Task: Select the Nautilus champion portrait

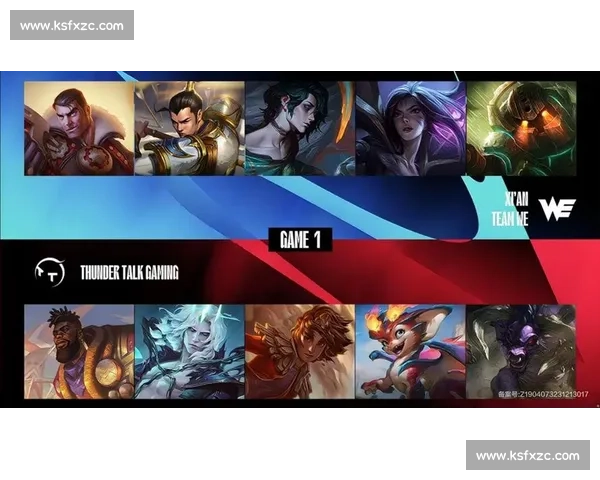Action: pos(520,128)
